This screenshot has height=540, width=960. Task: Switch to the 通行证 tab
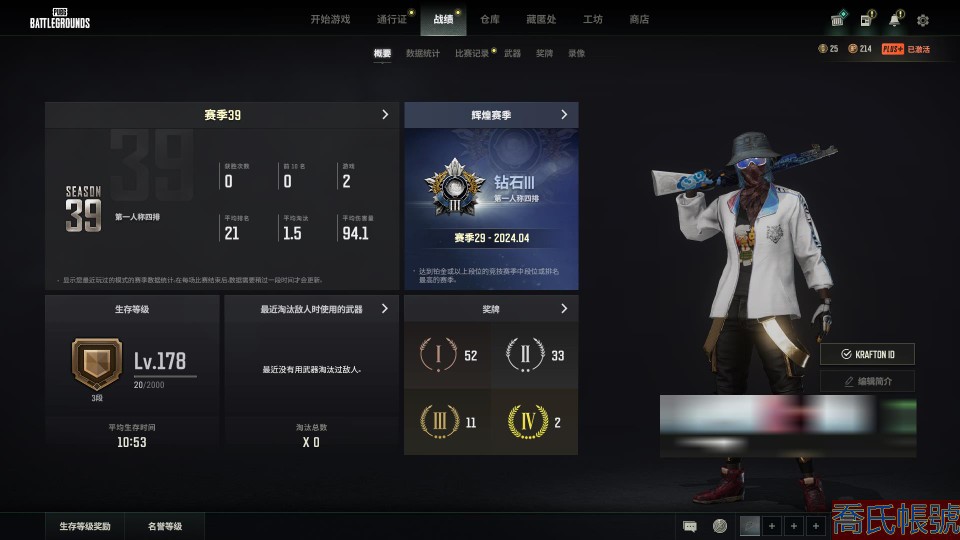(x=391, y=19)
